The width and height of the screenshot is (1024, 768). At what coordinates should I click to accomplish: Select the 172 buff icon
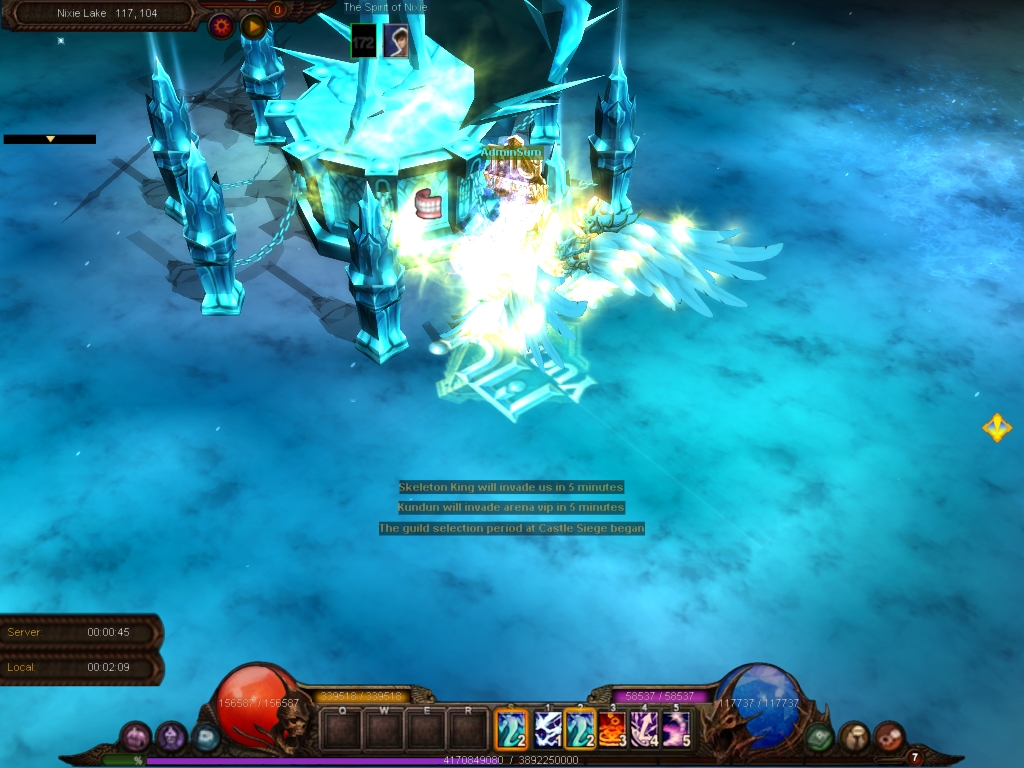(363, 41)
